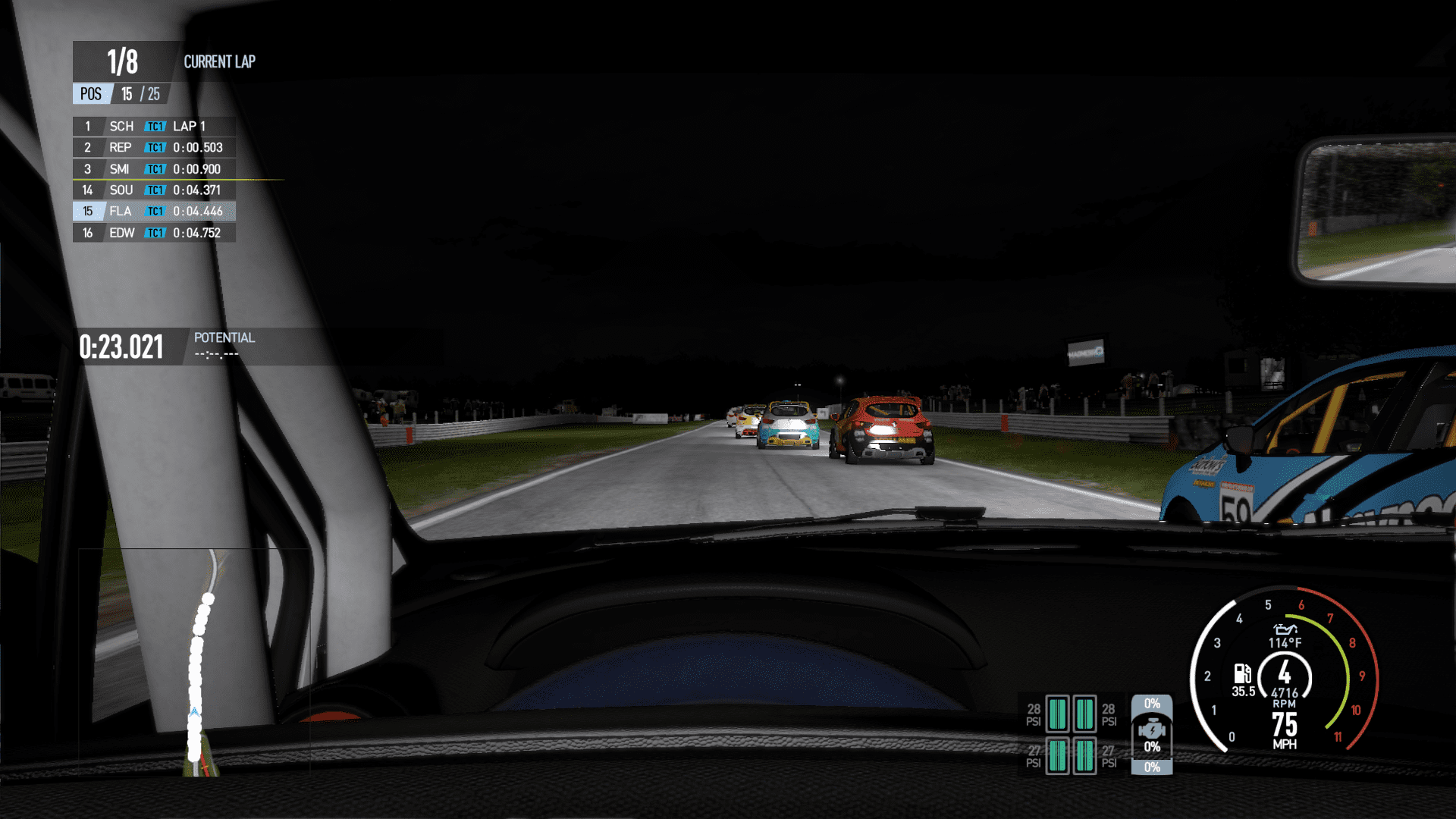Expand the leaderboard row for SOU
This screenshot has height=819, width=1456.
(x=152, y=190)
